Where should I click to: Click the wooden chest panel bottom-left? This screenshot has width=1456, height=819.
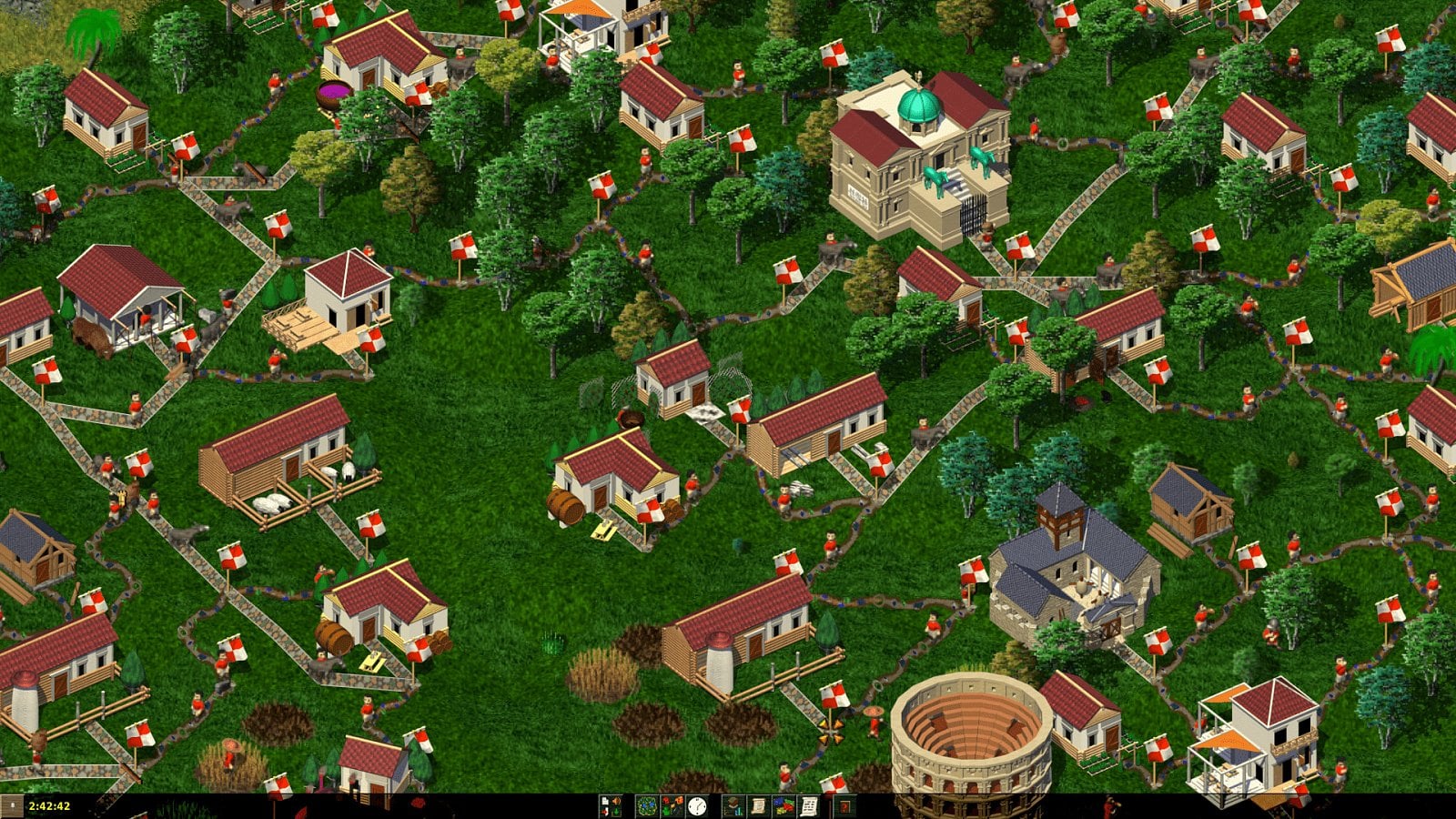(11, 804)
